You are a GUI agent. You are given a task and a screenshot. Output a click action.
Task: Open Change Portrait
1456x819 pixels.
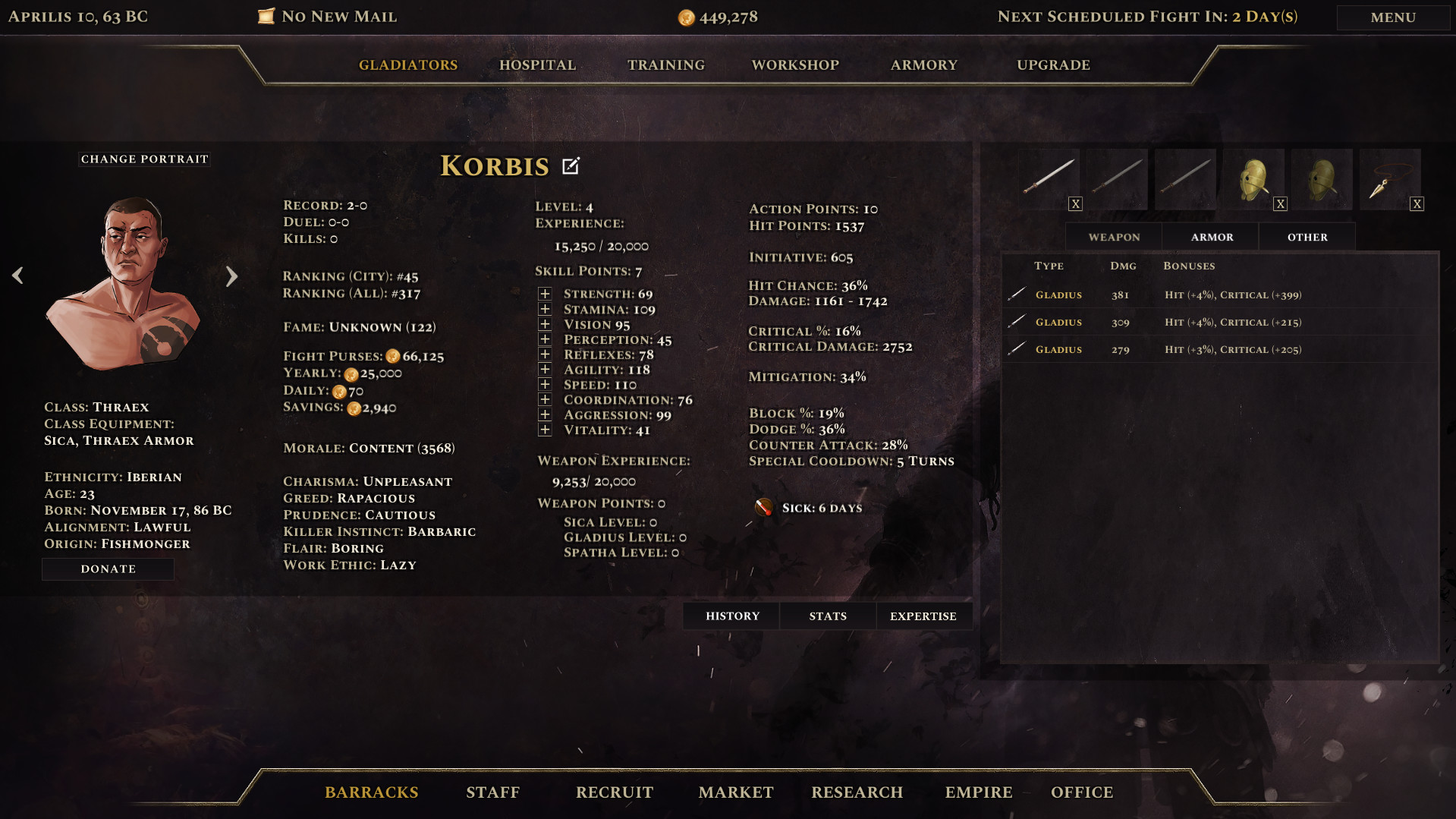pyautogui.click(x=143, y=159)
